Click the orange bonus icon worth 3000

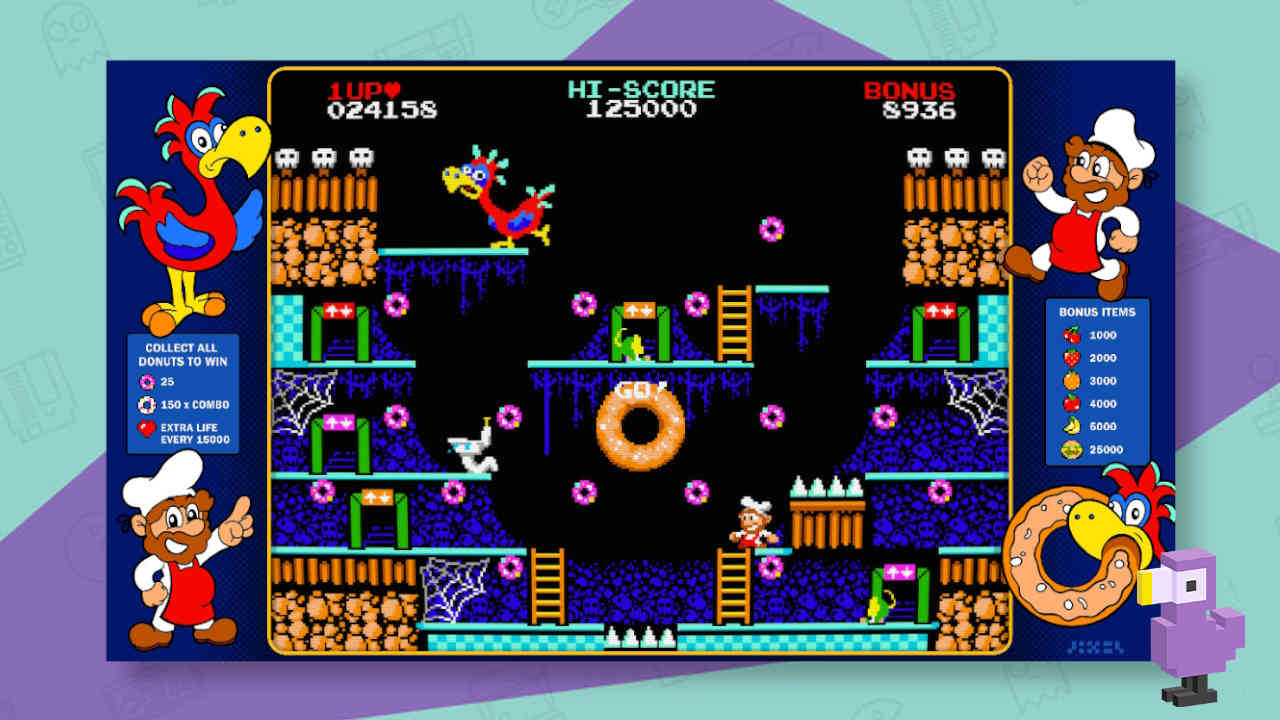pos(1071,380)
